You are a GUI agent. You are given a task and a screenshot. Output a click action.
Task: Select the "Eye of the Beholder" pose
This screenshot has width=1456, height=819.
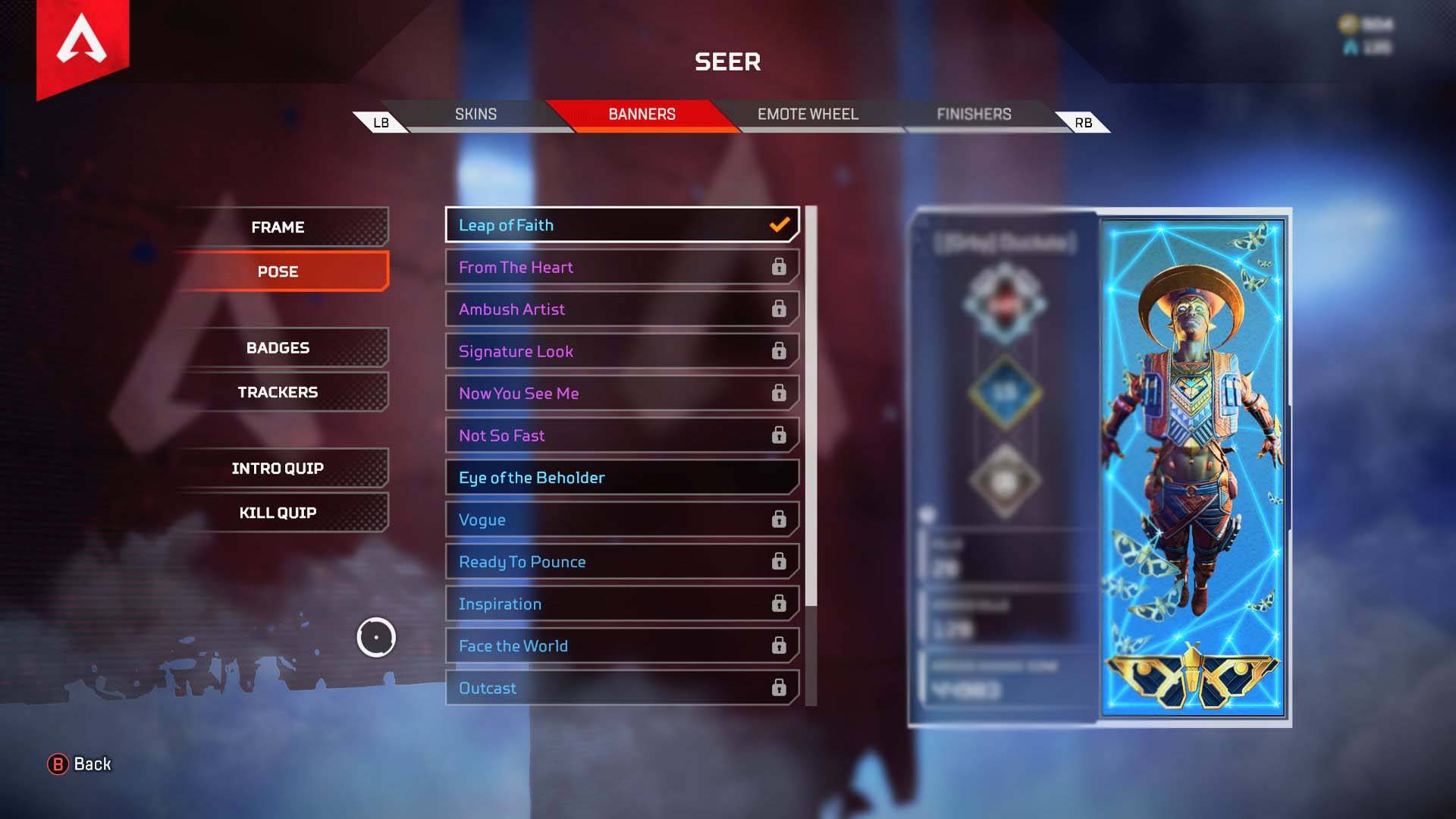click(x=621, y=477)
